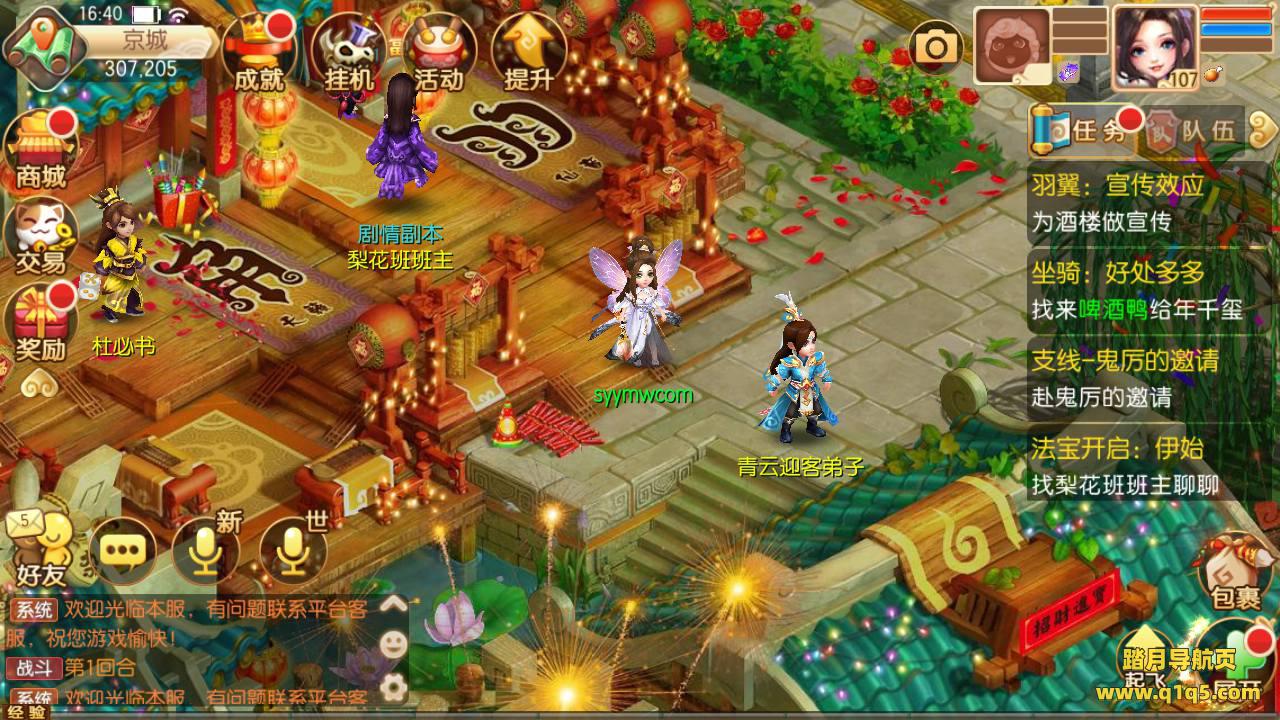Open the 包裹 inventory bag
Image resolution: width=1280 pixels, height=720 pixels.
tap(1234, 570)
